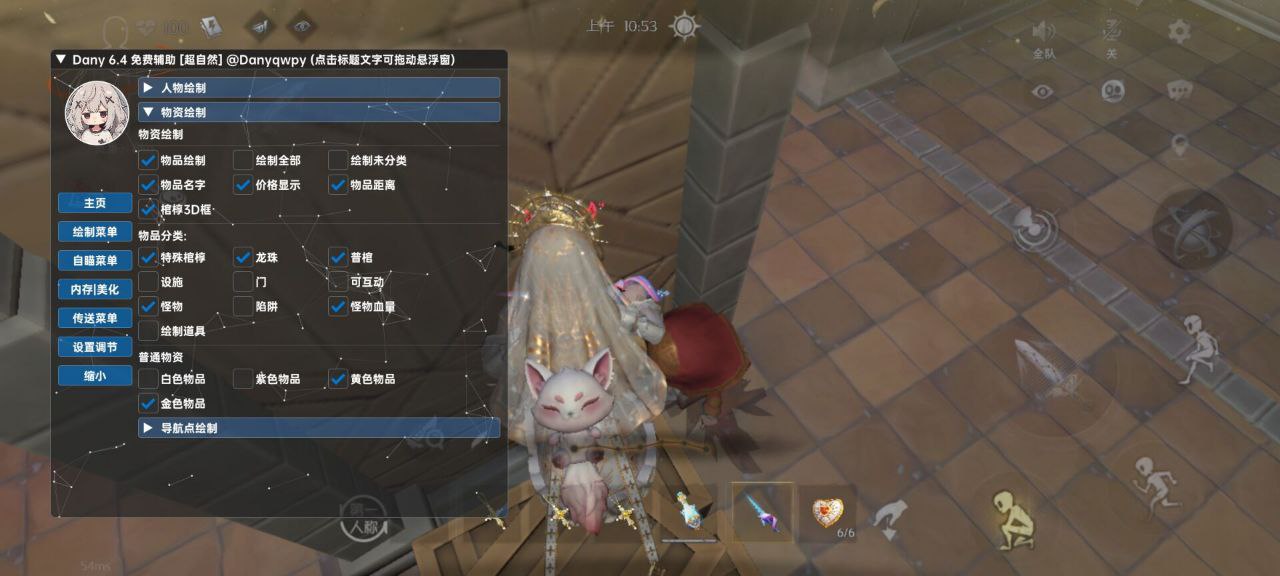Viewport: 1280px width, 576px height.
Task: Go to the 设置调节 tab
Action: pyautogui.click(x=95, y=348)
